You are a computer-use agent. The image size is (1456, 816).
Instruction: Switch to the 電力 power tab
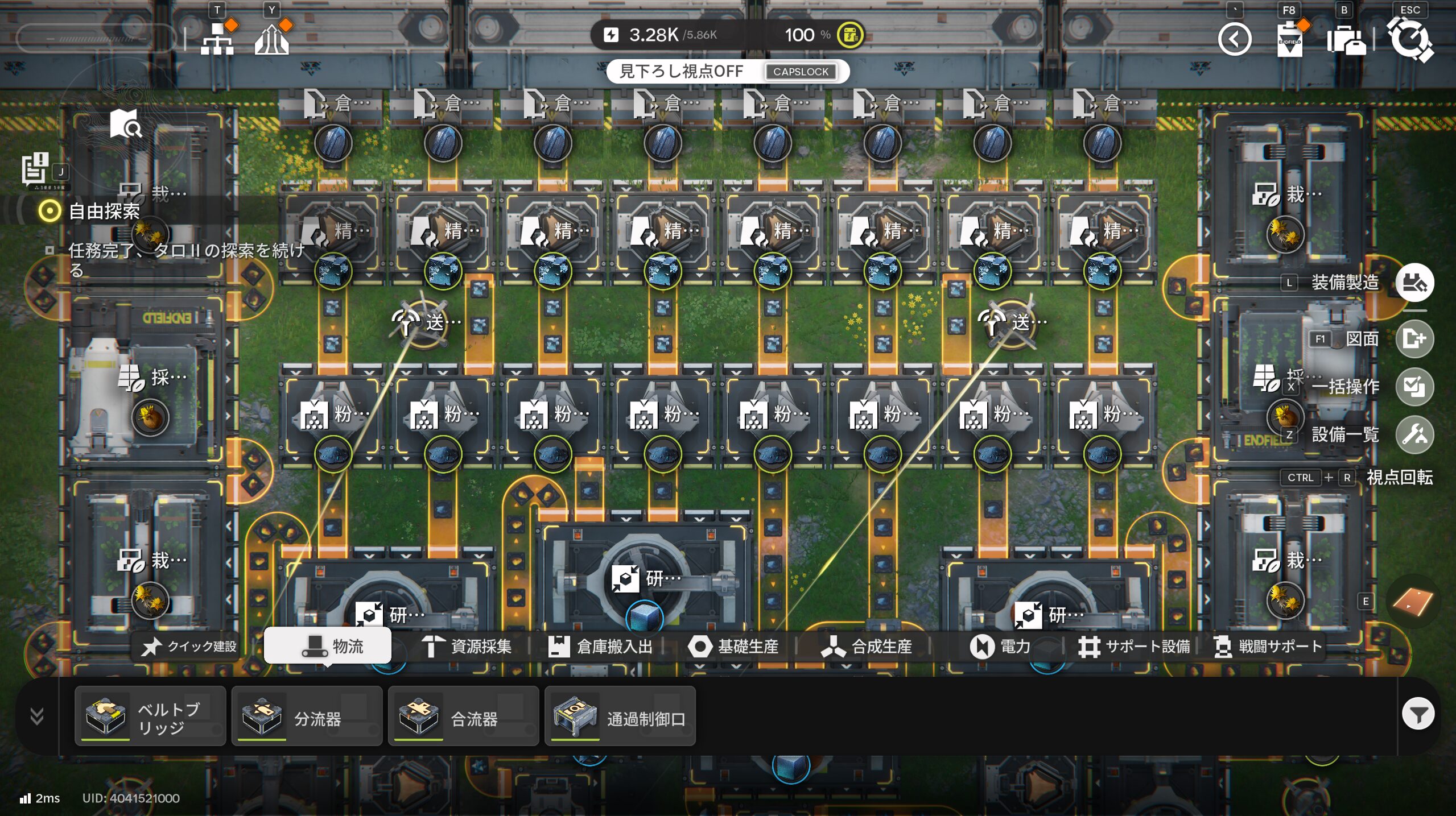(x=1000, y=647)
